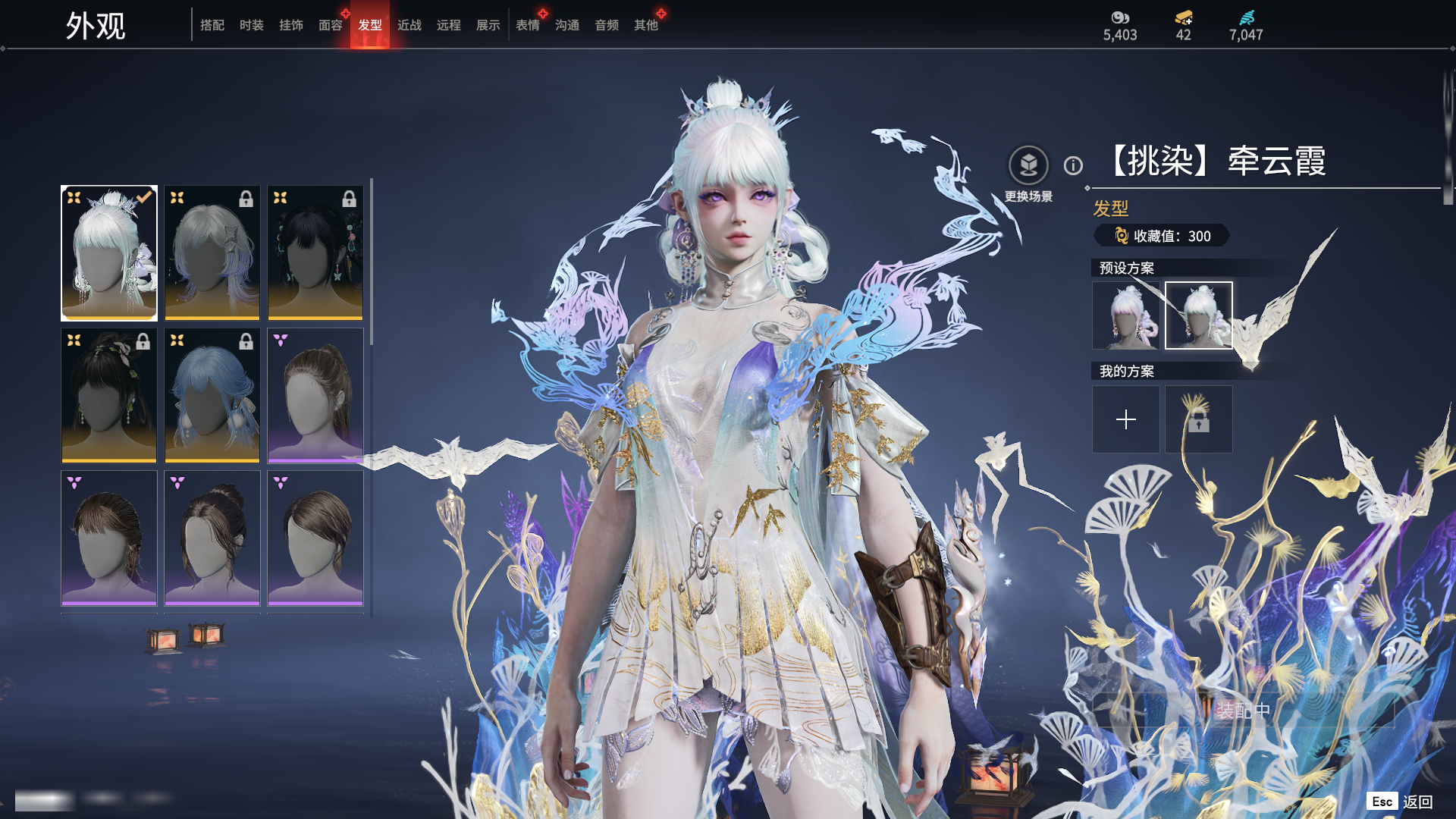The image size is (1456, 819).
Task: Choose the first preset scheme with pink tint
Action: [x=1125, y=315]
